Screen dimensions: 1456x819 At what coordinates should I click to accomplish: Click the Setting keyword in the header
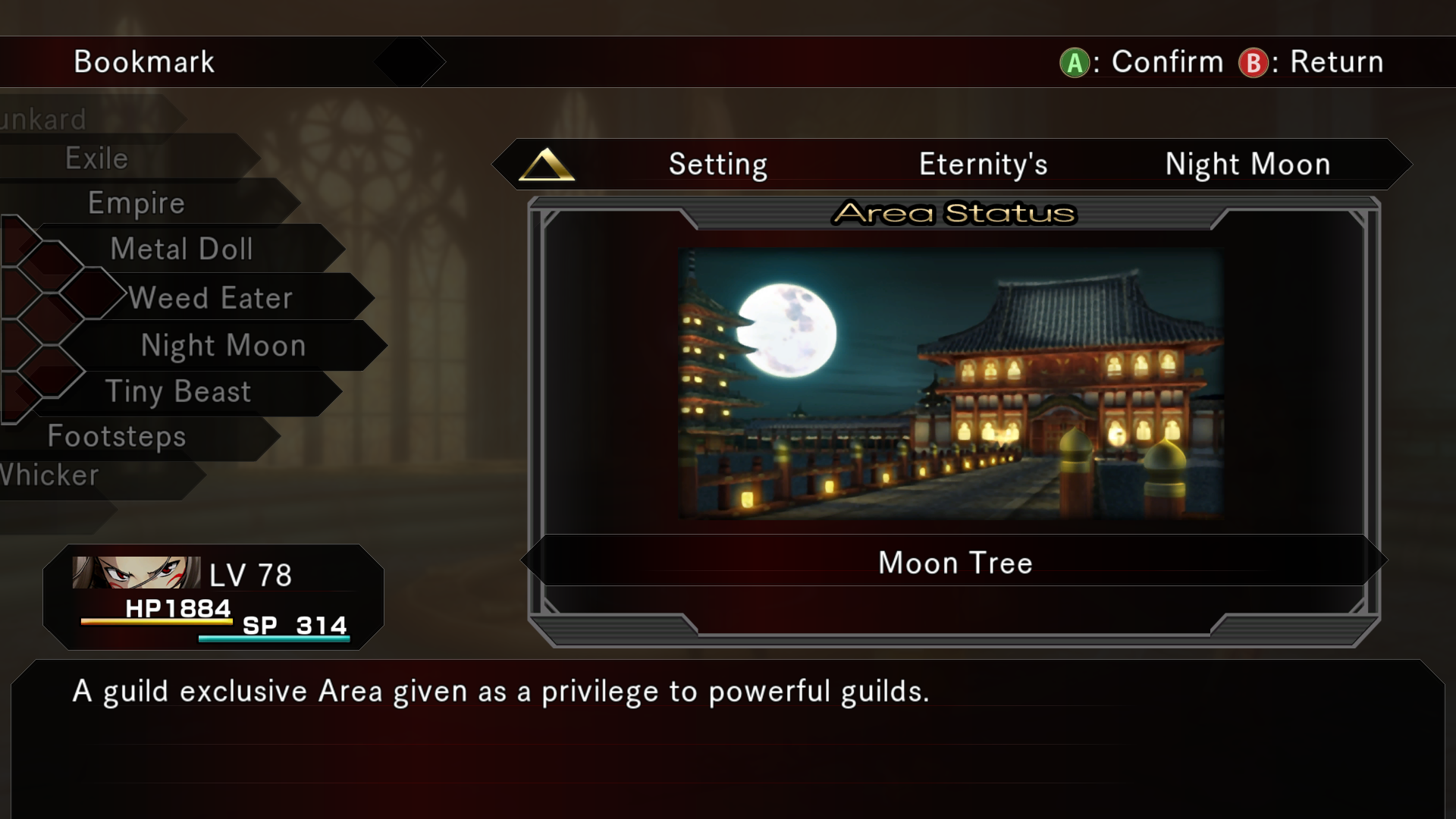tap(717, 165)
